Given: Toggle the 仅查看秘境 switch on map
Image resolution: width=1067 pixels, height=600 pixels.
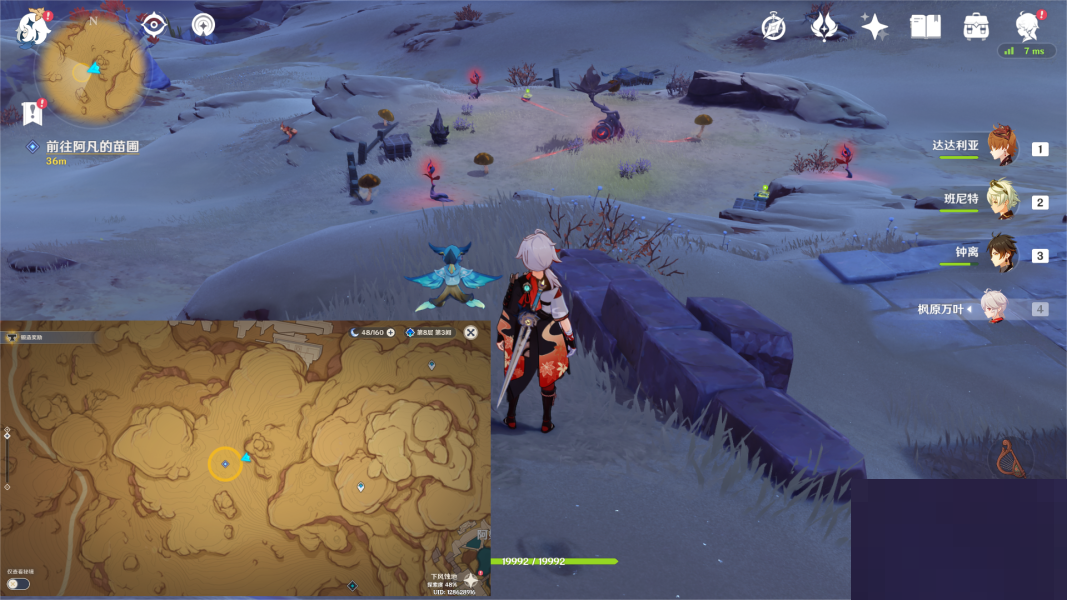Looking at the screenshot, I should pyautogui.click(x=18, y=583).
